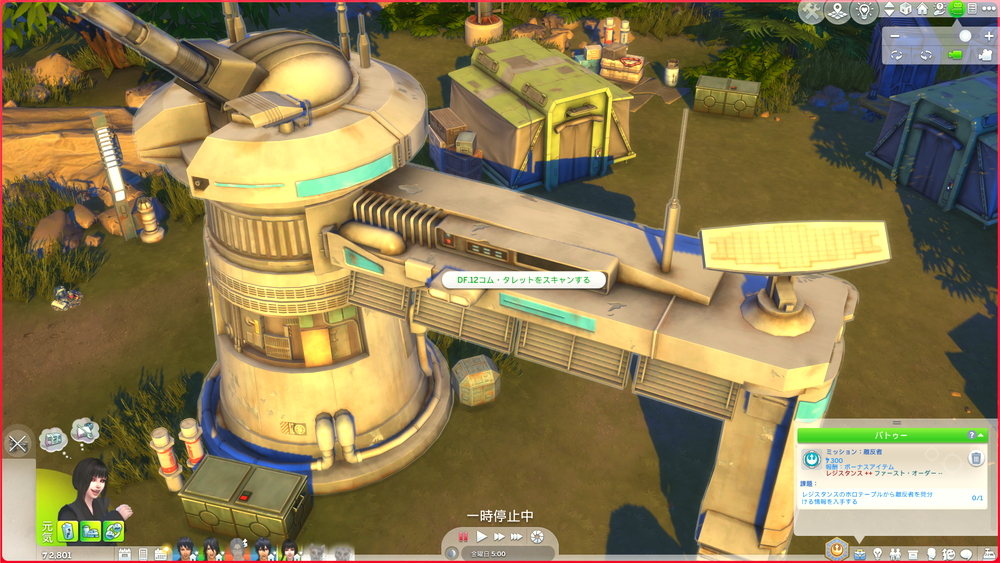Resume game at normal play speed
The height and width of the screenshot is (563, 1000).
482,537
